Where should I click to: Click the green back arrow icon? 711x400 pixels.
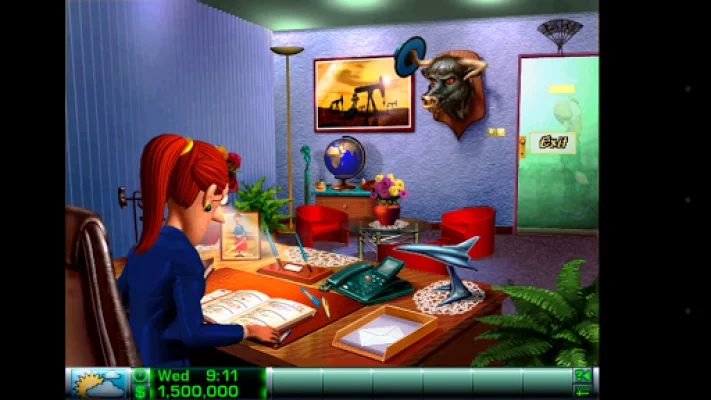pos(581,391)
